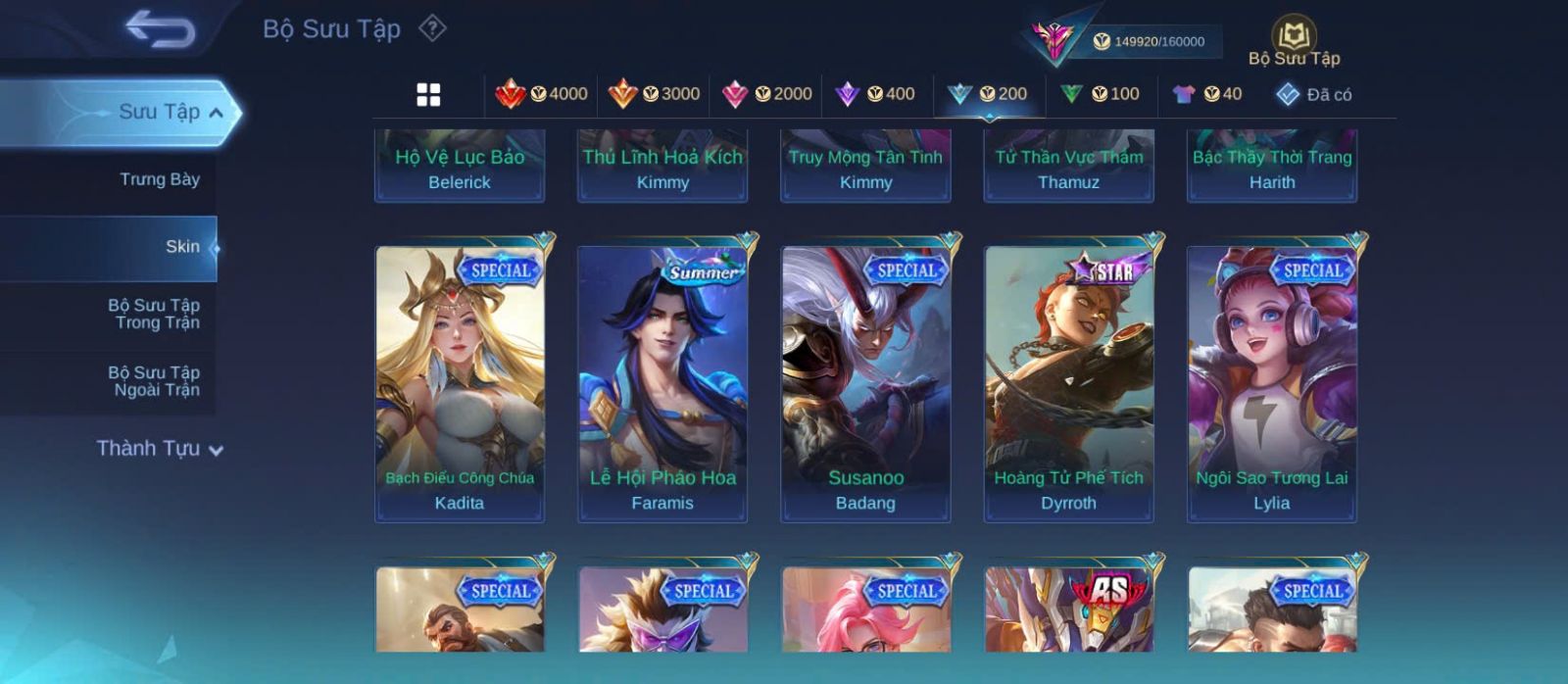The height and width of the screenshot is (684, 1568).
Task: Go back using the return arrow
Action: (160, 29)
